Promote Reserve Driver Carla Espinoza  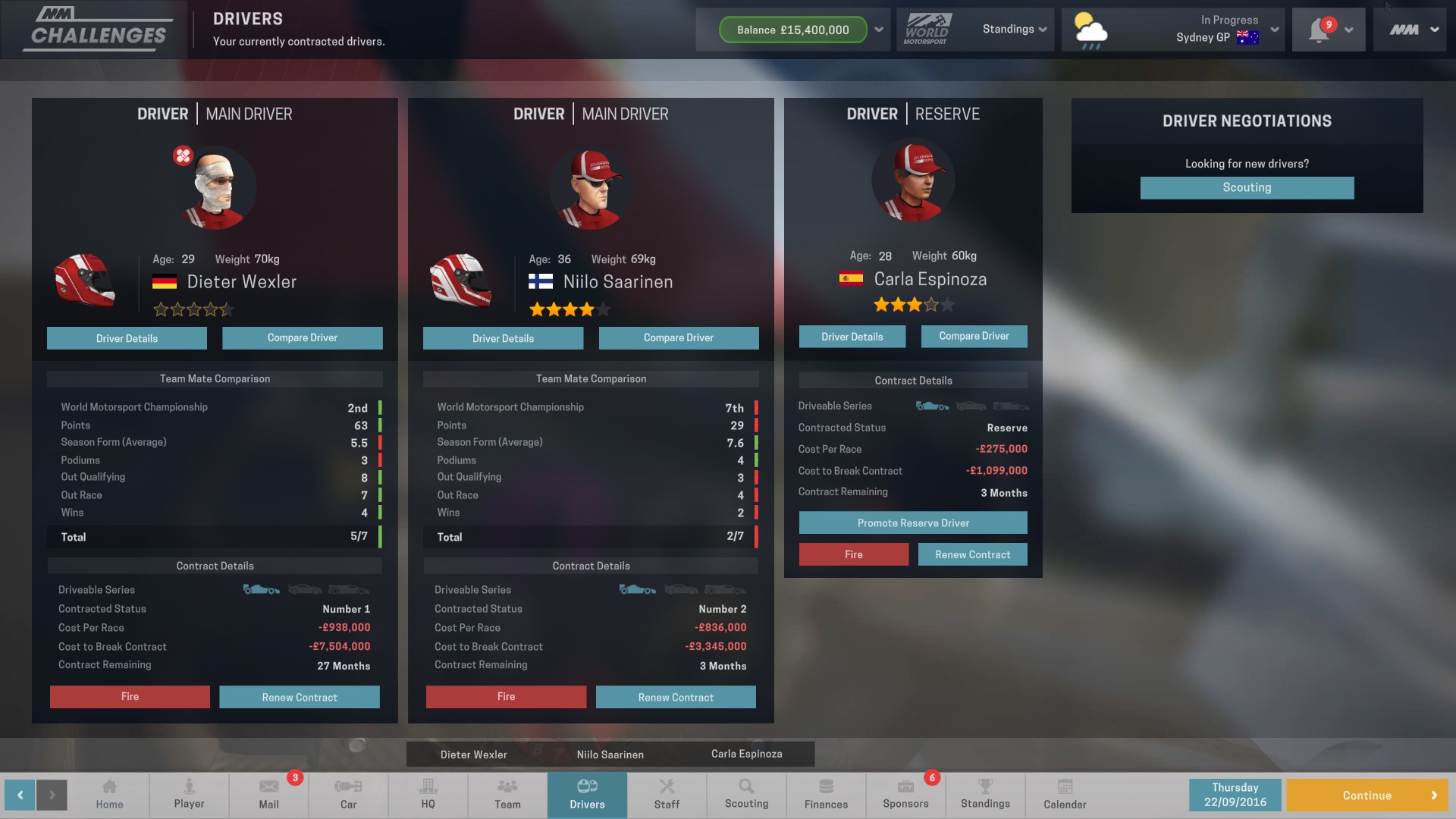point(912,522)
